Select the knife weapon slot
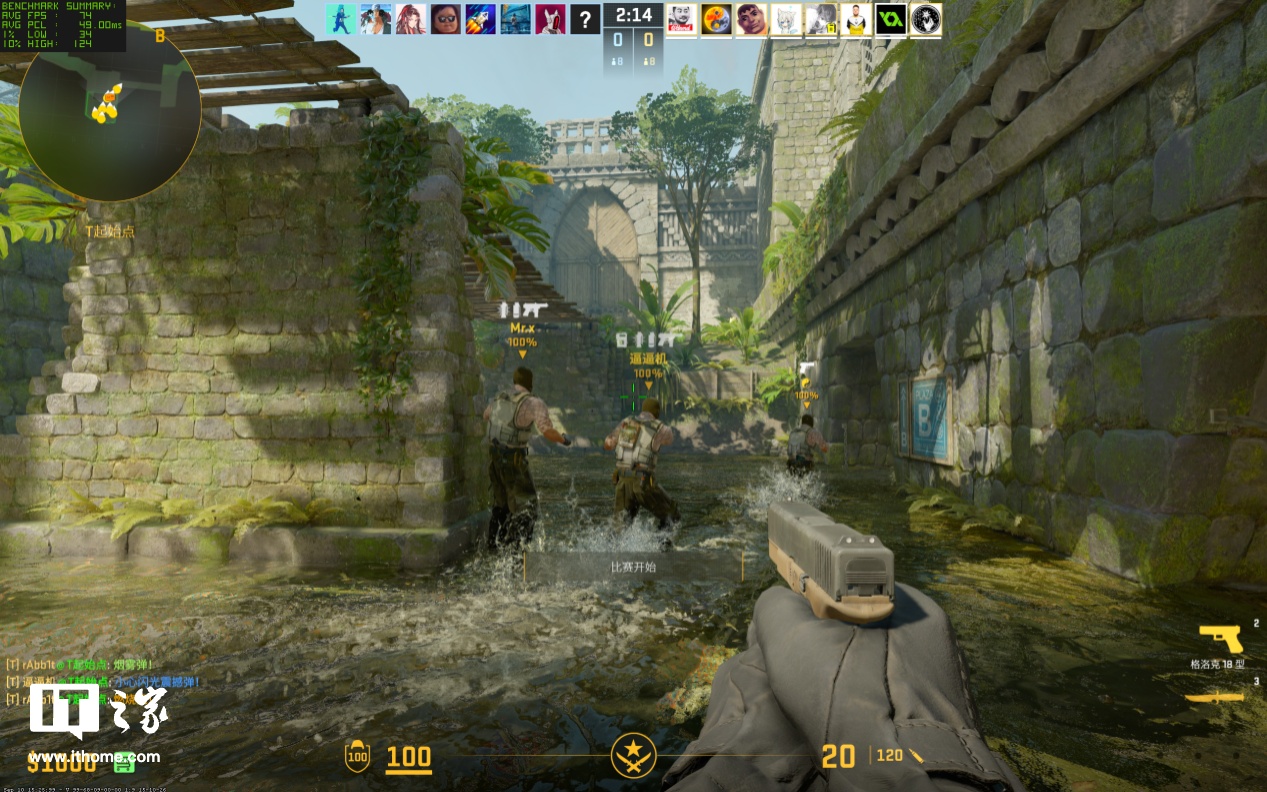This screenshot has width=1267, height=792. point(1214,697)
